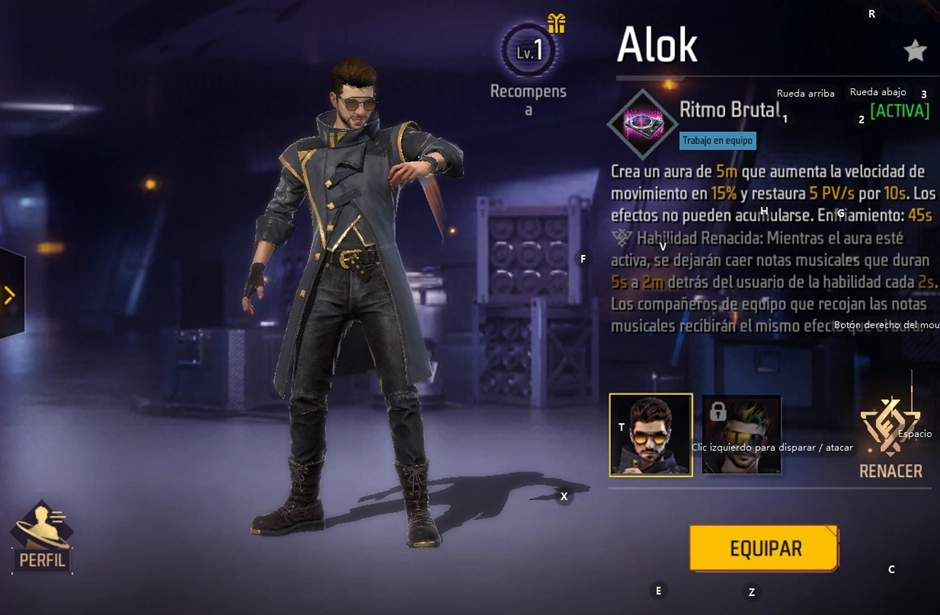The height and width of the screenshot is (615, 940).
Task: Click the Trabajo en equipo tag
Action: pyautogui.click(x=718, y=141)
